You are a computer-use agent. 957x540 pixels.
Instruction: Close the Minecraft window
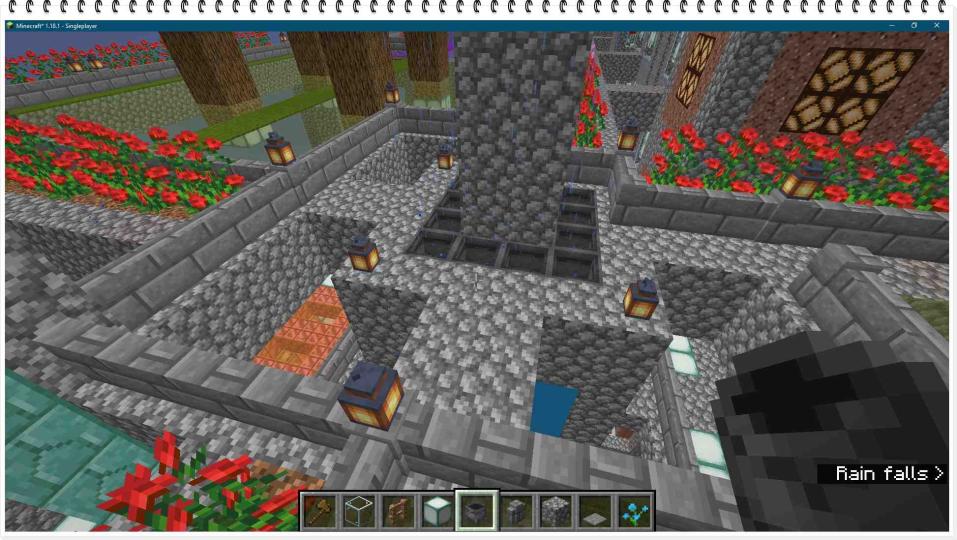click(x=938, y=25)
